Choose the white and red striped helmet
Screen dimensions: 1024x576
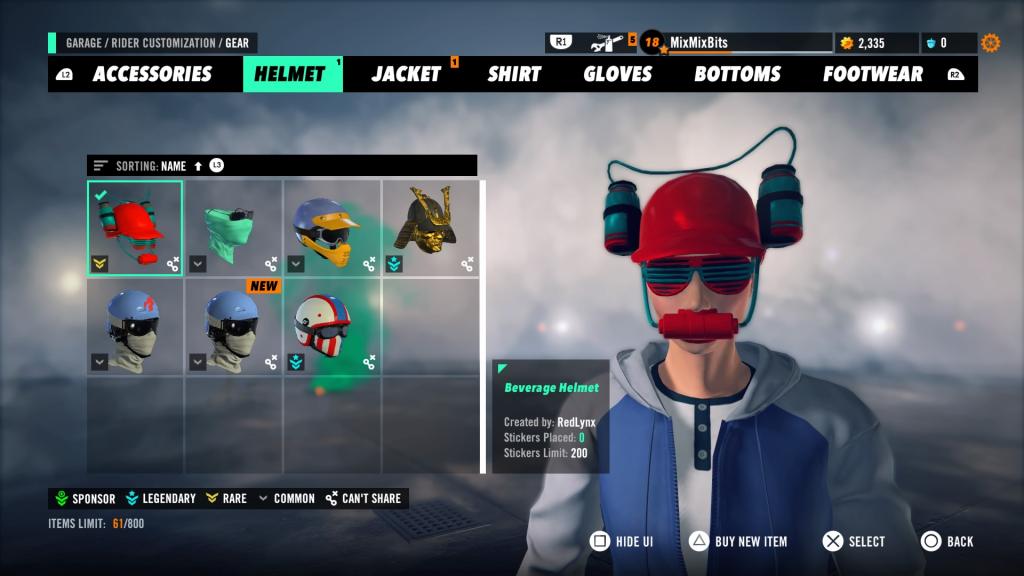point(331,326)
